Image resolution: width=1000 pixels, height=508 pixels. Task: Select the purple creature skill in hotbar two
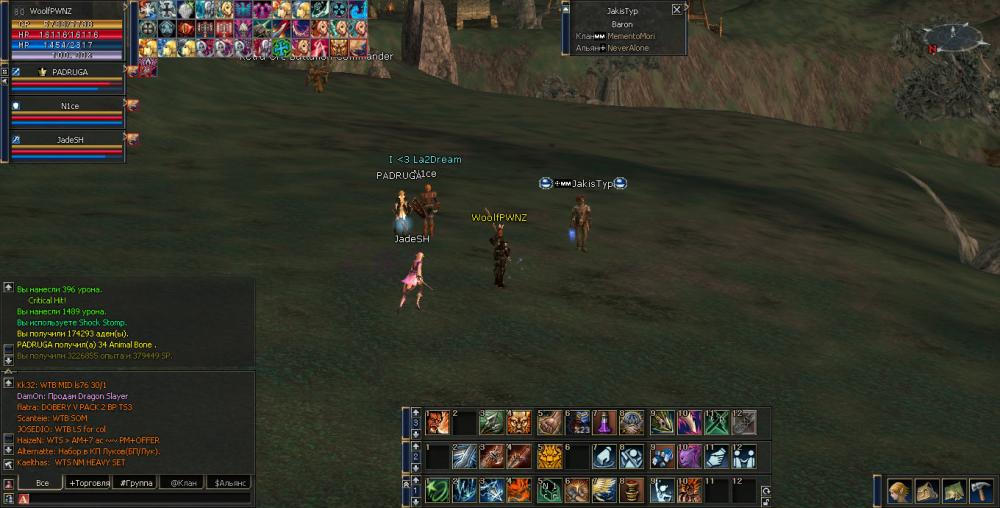click(x=688, y=457)
